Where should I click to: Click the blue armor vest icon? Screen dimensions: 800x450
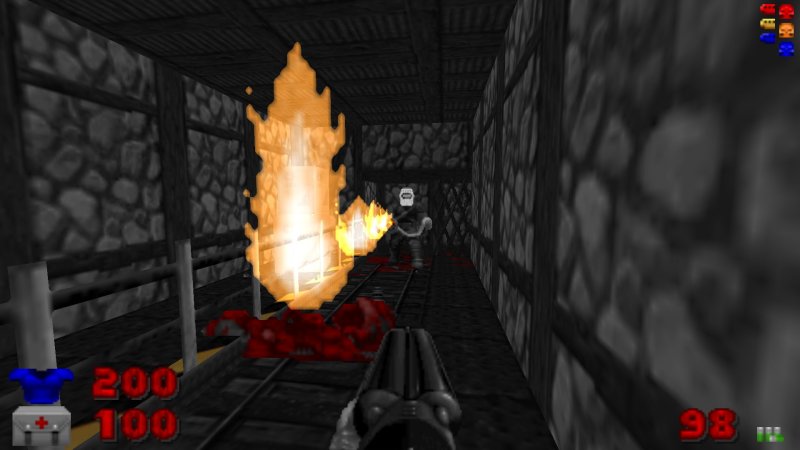click(41, 383)
